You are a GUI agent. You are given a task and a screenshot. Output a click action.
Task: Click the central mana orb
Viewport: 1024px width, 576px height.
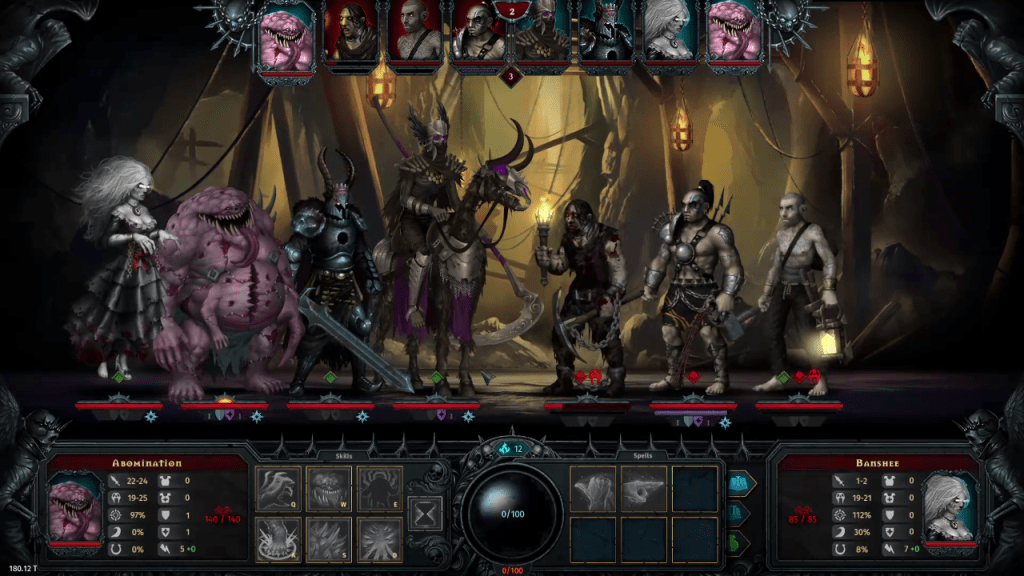511,513
